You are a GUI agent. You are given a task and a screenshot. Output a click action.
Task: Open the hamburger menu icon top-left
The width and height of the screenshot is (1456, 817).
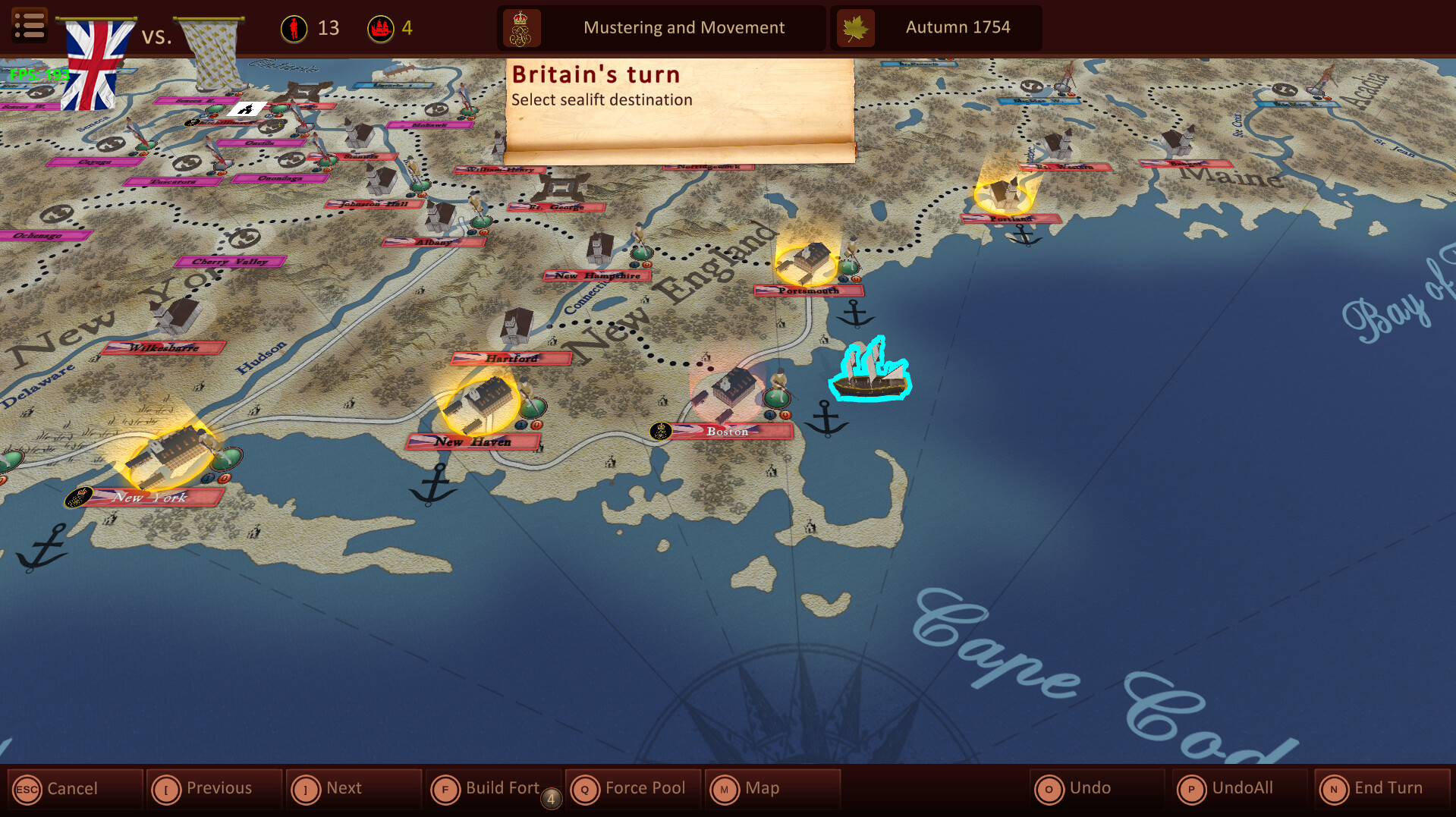click(29, 25)
